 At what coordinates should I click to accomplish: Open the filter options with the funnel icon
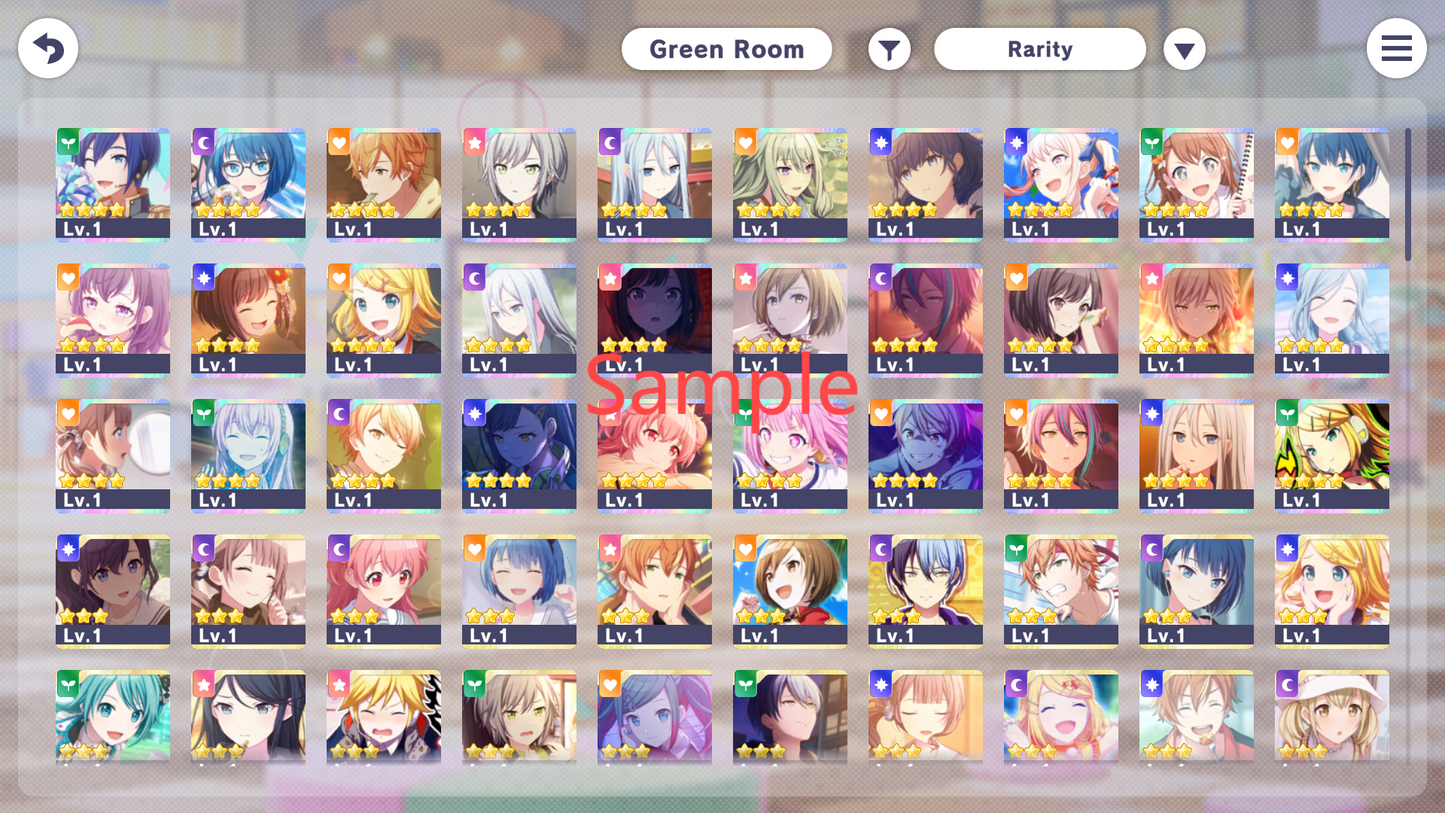coord(889,48)
